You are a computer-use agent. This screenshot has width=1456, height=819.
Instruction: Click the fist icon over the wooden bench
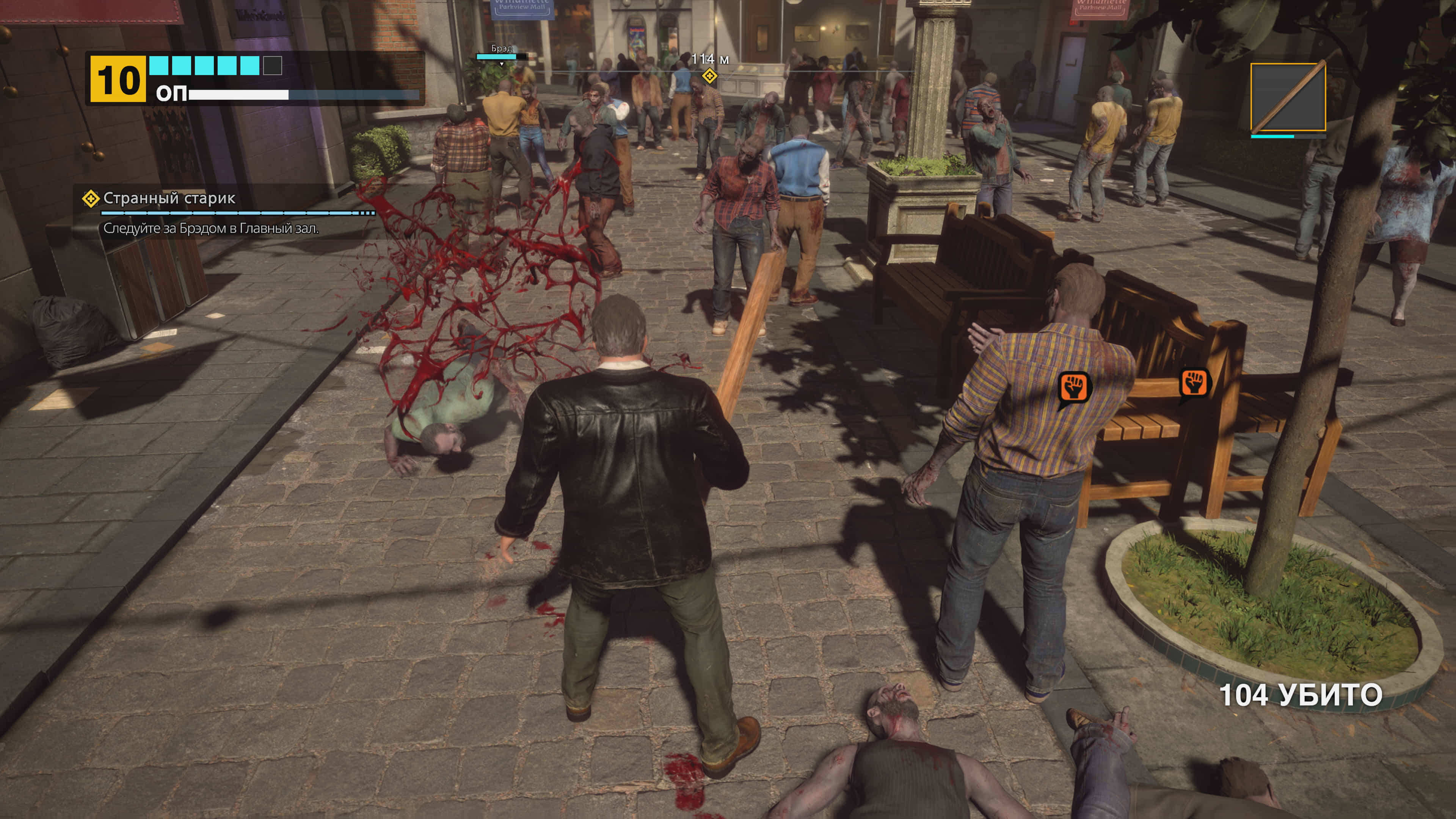pos(1194,383)
